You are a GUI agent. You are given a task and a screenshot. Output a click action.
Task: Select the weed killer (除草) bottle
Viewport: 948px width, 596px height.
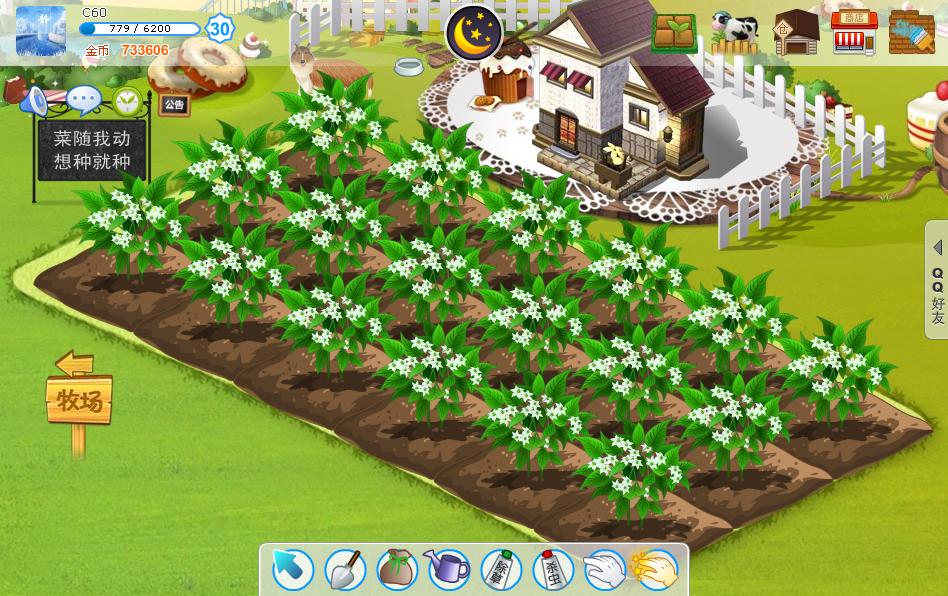tap(501, 570)
